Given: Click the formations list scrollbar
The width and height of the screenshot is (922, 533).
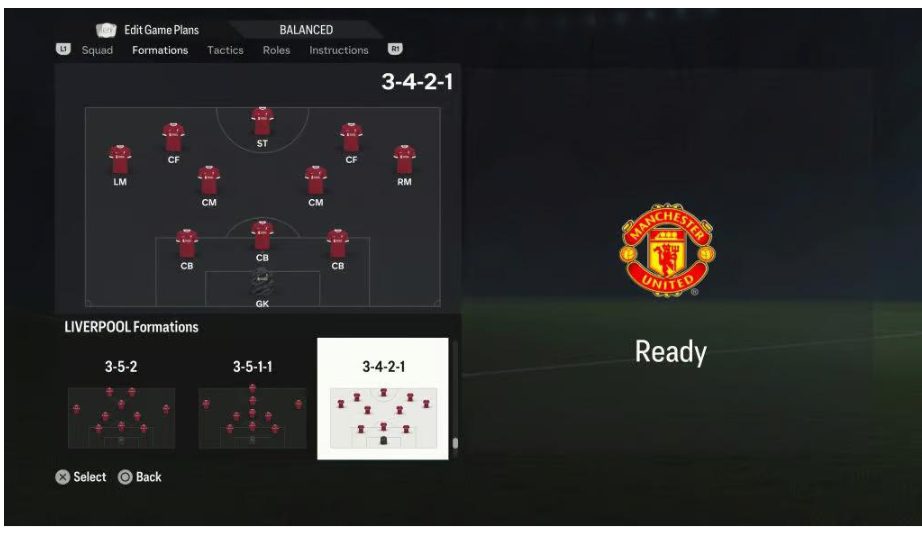Looking at the screenshot, I should (x=454, y=442).
